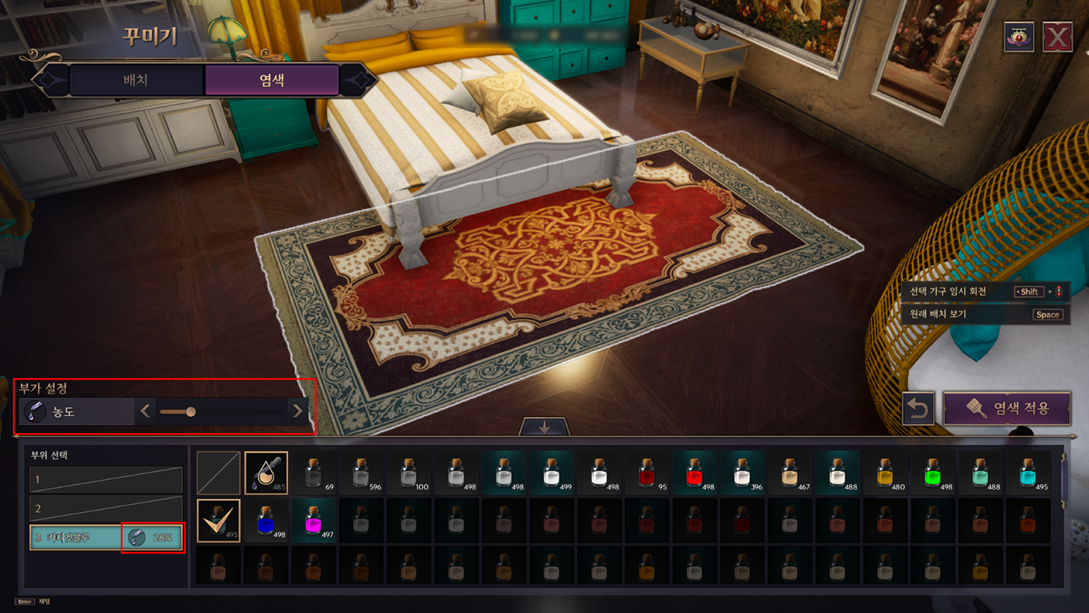
Task: Collapse the dye panel with the down arrow
Action: point(544,427)
